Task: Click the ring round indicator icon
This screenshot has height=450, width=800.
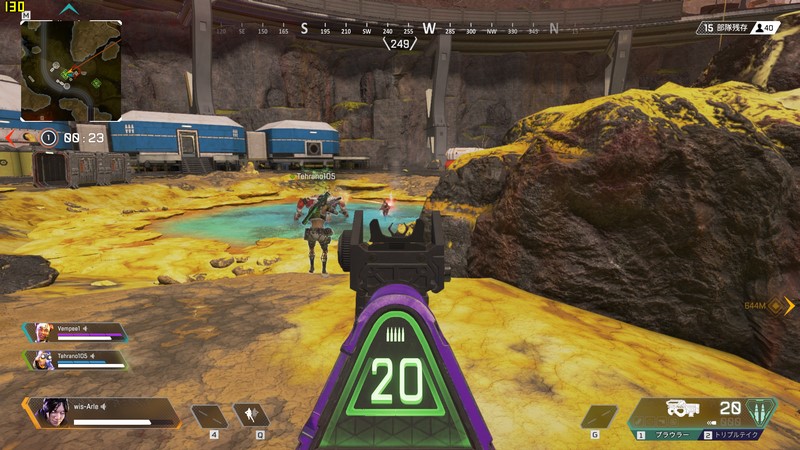Action: tap(48, 137)
